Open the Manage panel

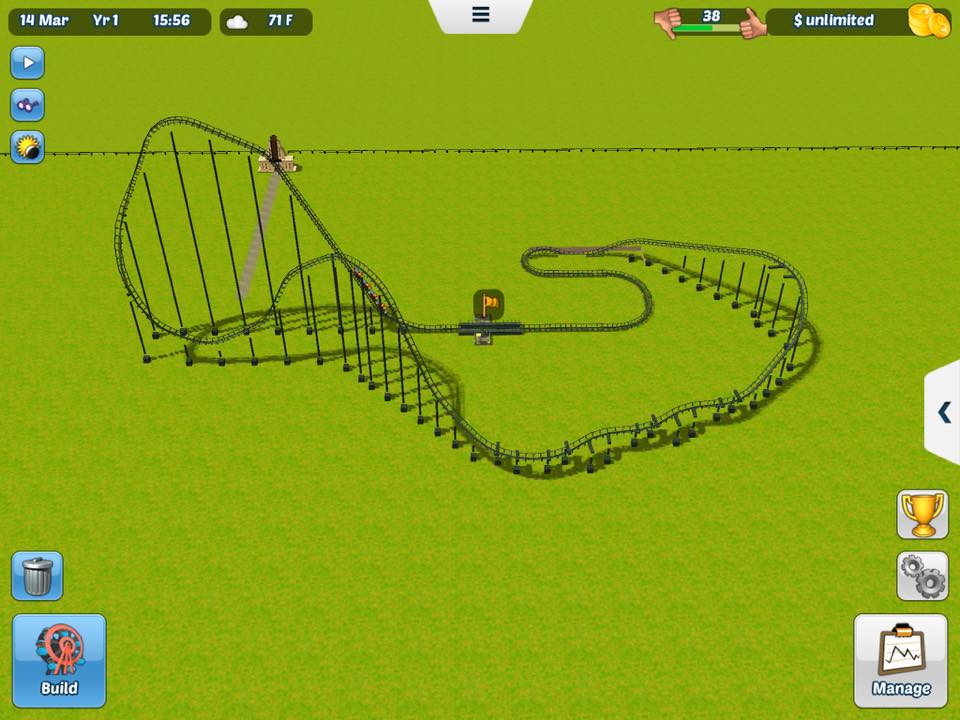(x=900, y=661)
